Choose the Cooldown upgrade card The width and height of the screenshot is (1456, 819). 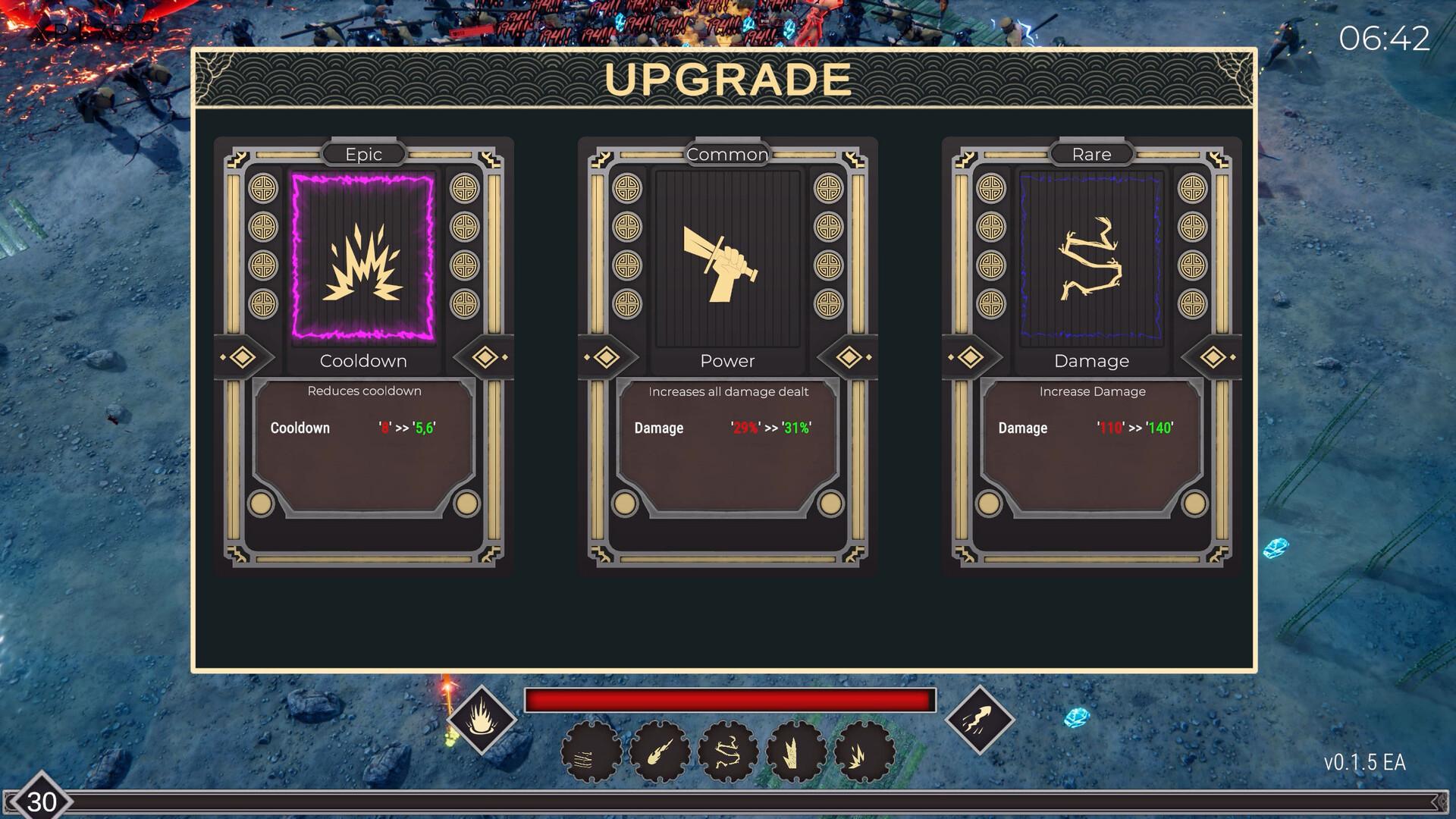click(x=364, y=356)
